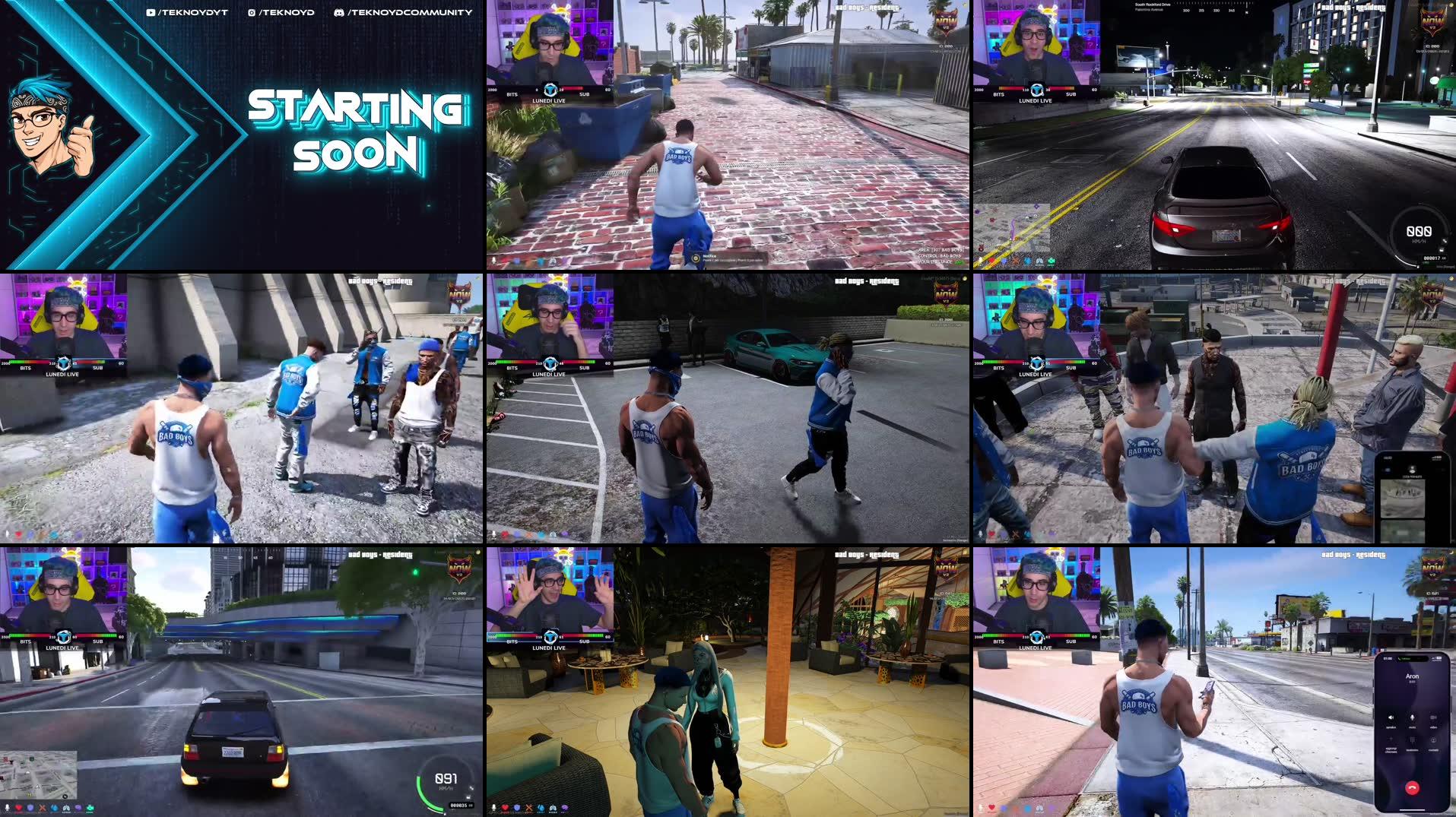
Task: End the call with Aron
Action: (x=1413, y=787)
